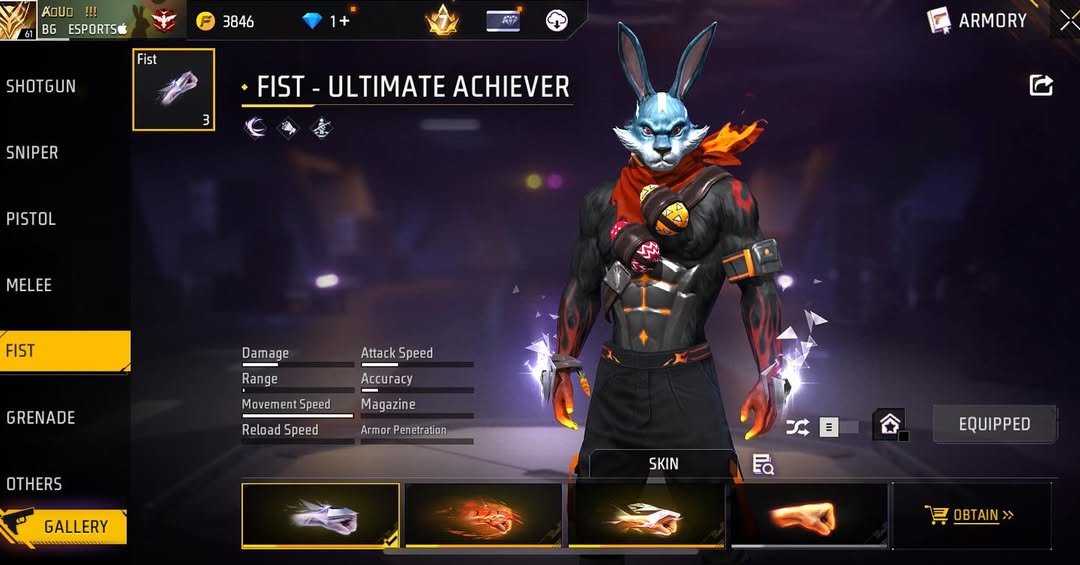
Task: Click the Obtain link with cart icon
Action: click(x=970, y=516)
